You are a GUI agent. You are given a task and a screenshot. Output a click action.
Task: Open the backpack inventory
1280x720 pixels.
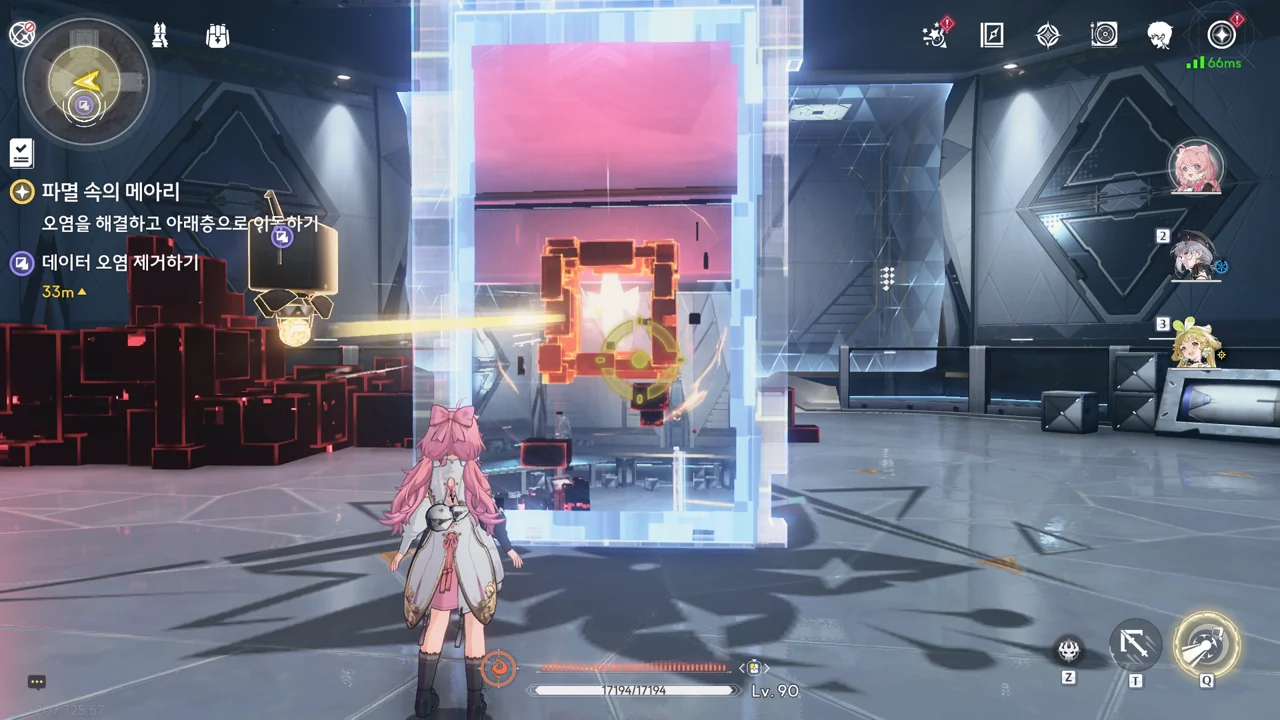click(x=217, y=36)
